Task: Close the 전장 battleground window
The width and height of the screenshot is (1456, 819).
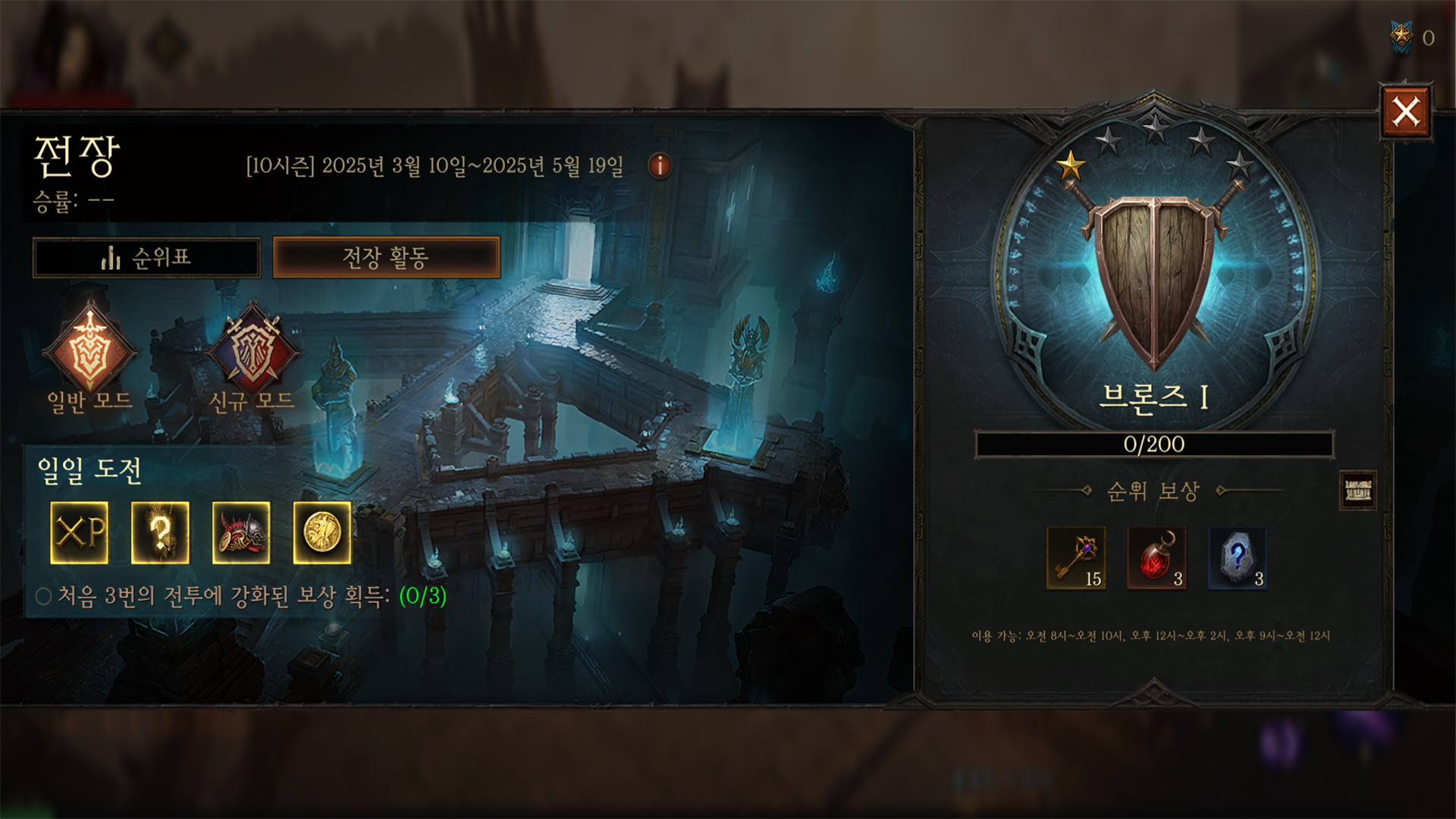Action: [1405, 112]
